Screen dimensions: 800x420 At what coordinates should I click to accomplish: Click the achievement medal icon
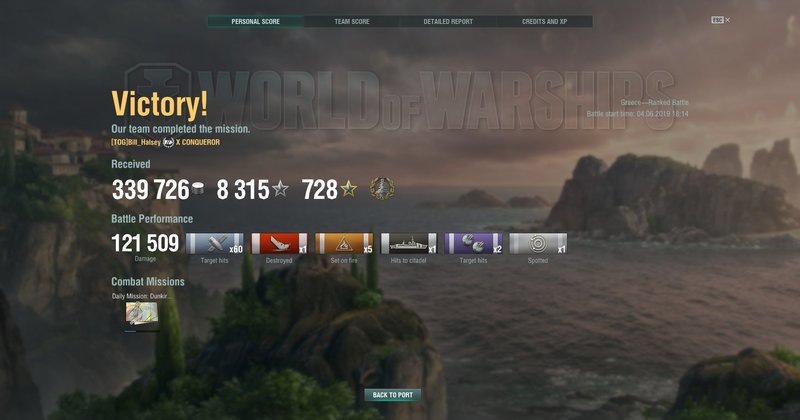tap(381, 188)
